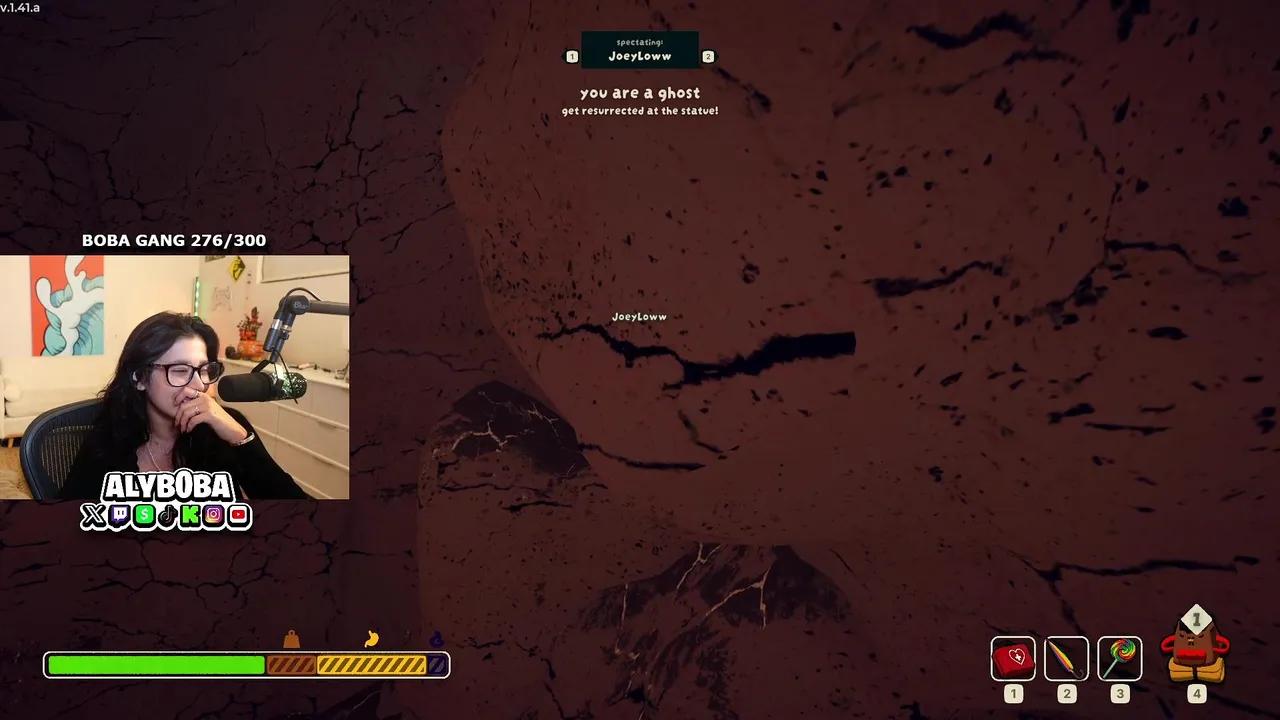The width and height of the screenshot is (1280, 720).
Task: Click the Instagram icon in the social bar
Action: coord(215,518)
